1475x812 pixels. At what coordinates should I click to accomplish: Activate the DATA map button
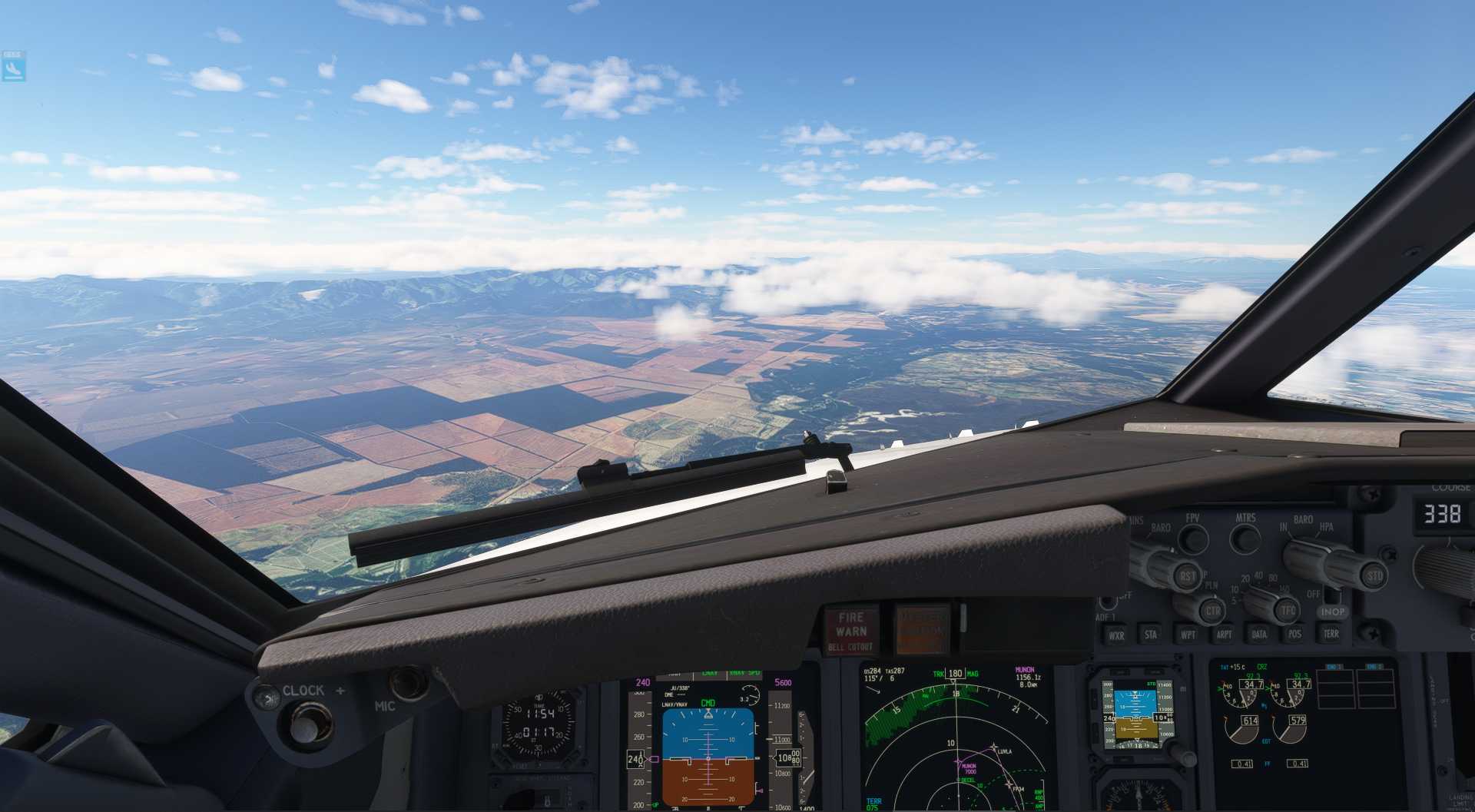pos(1259,635)
